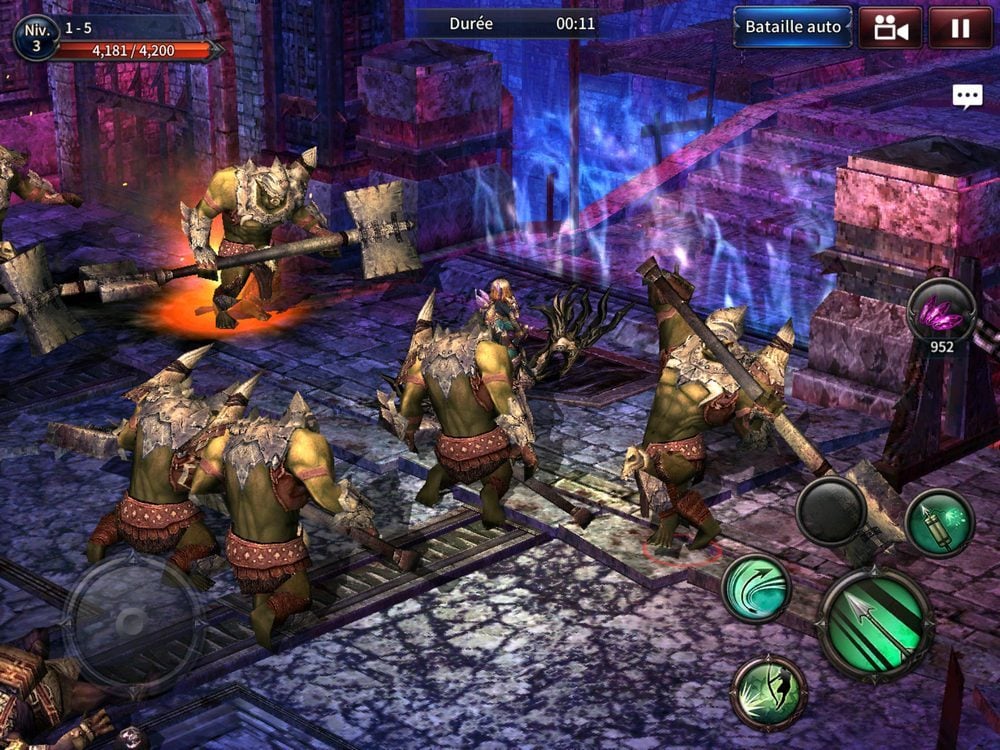Viewport: 1000px width, 750px height.
Task: Activate the main arrow attack button
Action: tap(876, 625)
